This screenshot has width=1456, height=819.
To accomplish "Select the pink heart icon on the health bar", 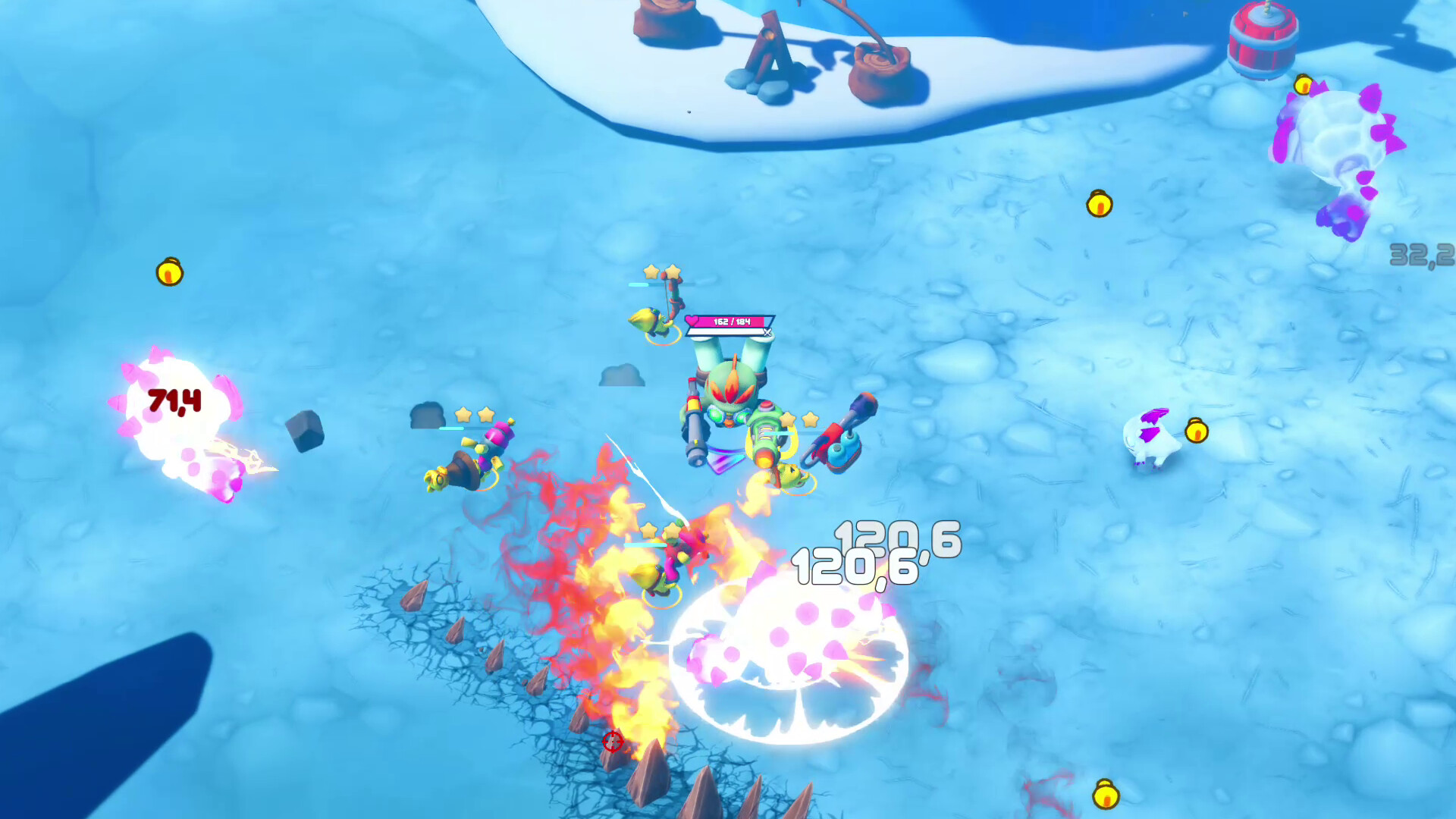I will click(x=691, y=320).
